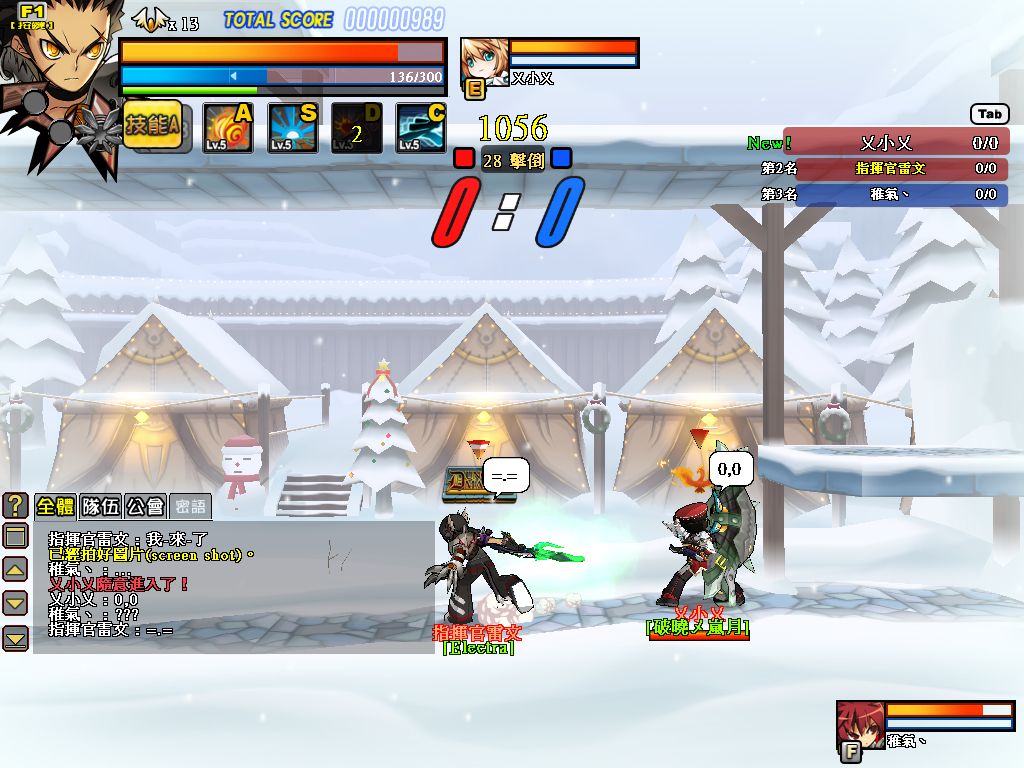Select the cooling-down skill on D

pos(356,128)
